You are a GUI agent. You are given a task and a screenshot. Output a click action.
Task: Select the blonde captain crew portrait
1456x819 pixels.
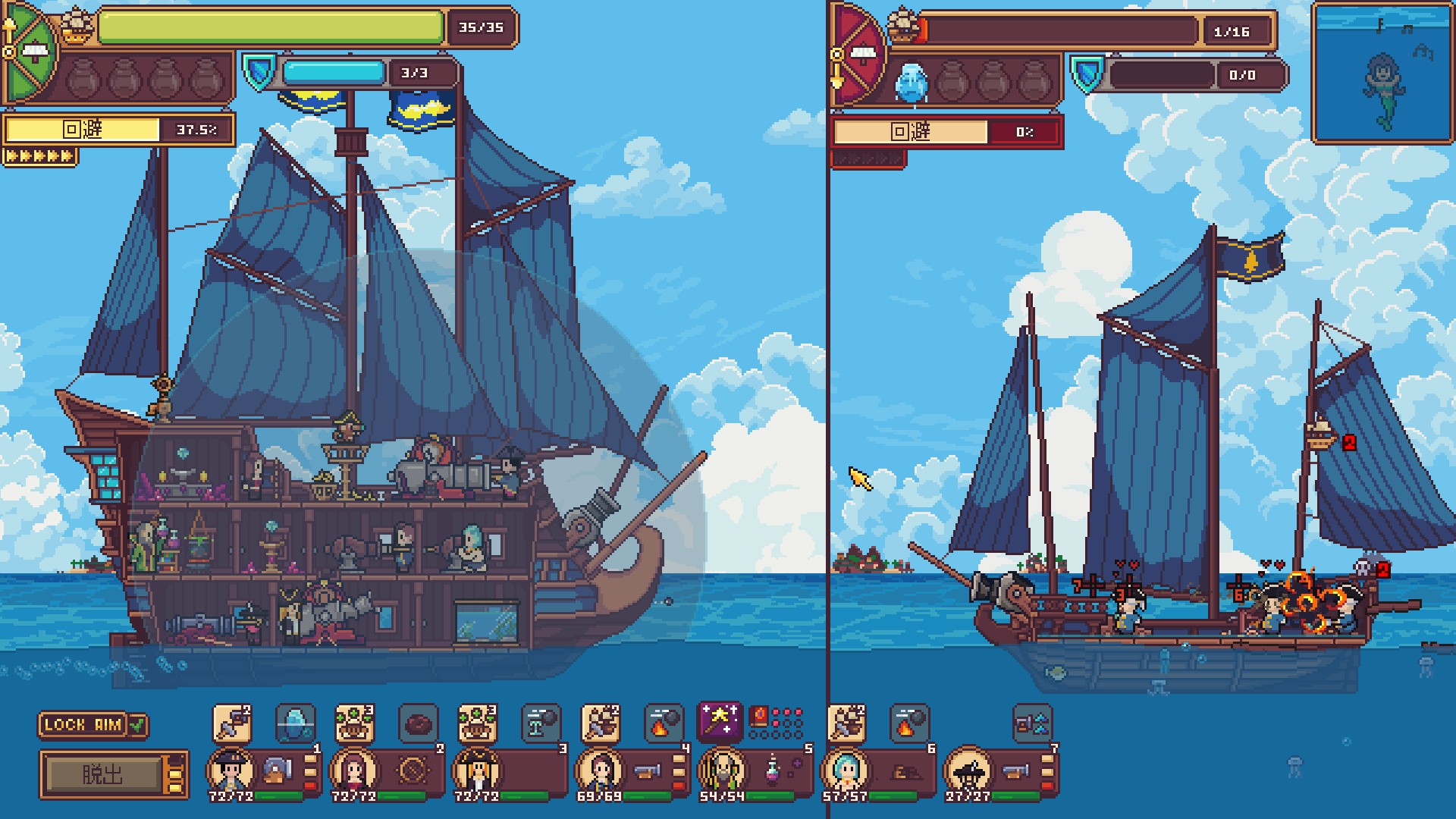pos(476,769)
